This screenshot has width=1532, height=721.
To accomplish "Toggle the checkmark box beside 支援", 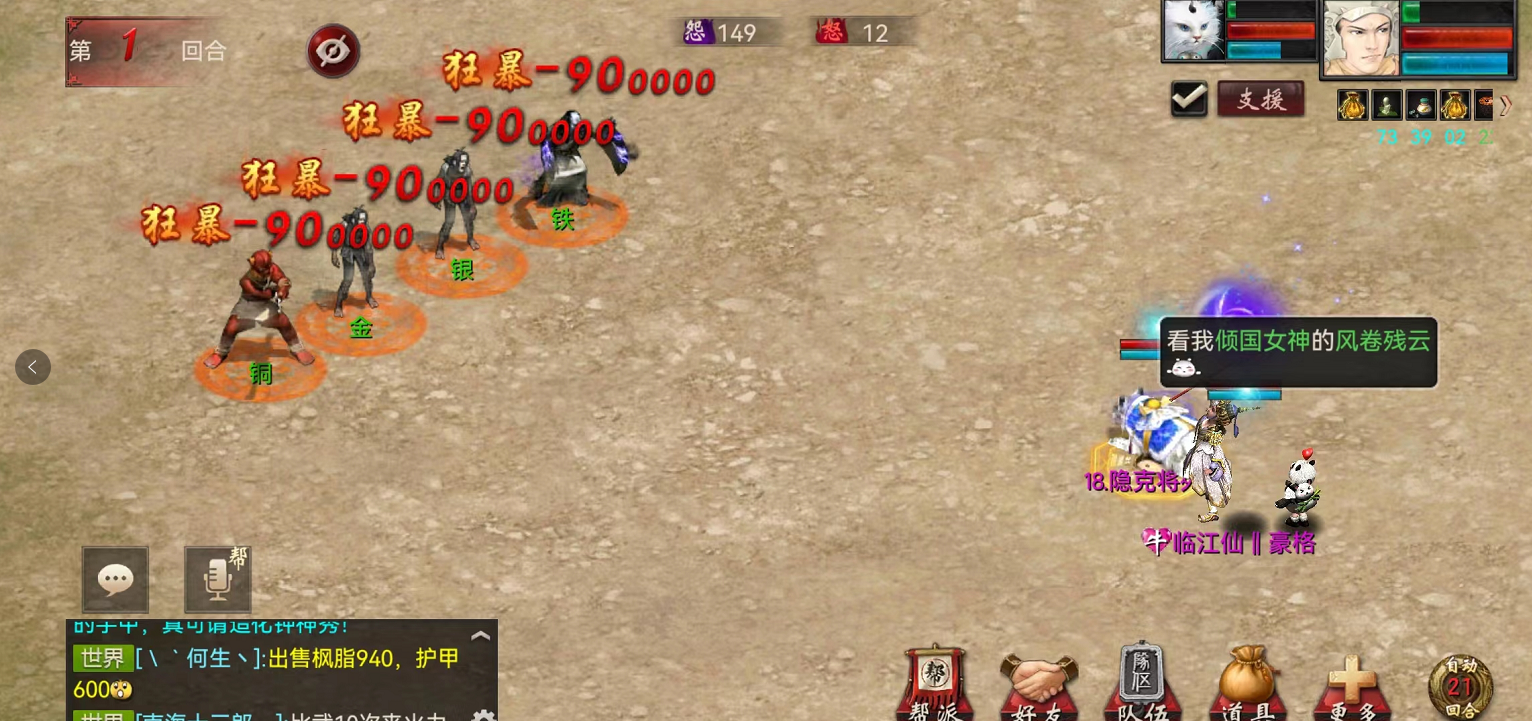I will click(1189, 100).
